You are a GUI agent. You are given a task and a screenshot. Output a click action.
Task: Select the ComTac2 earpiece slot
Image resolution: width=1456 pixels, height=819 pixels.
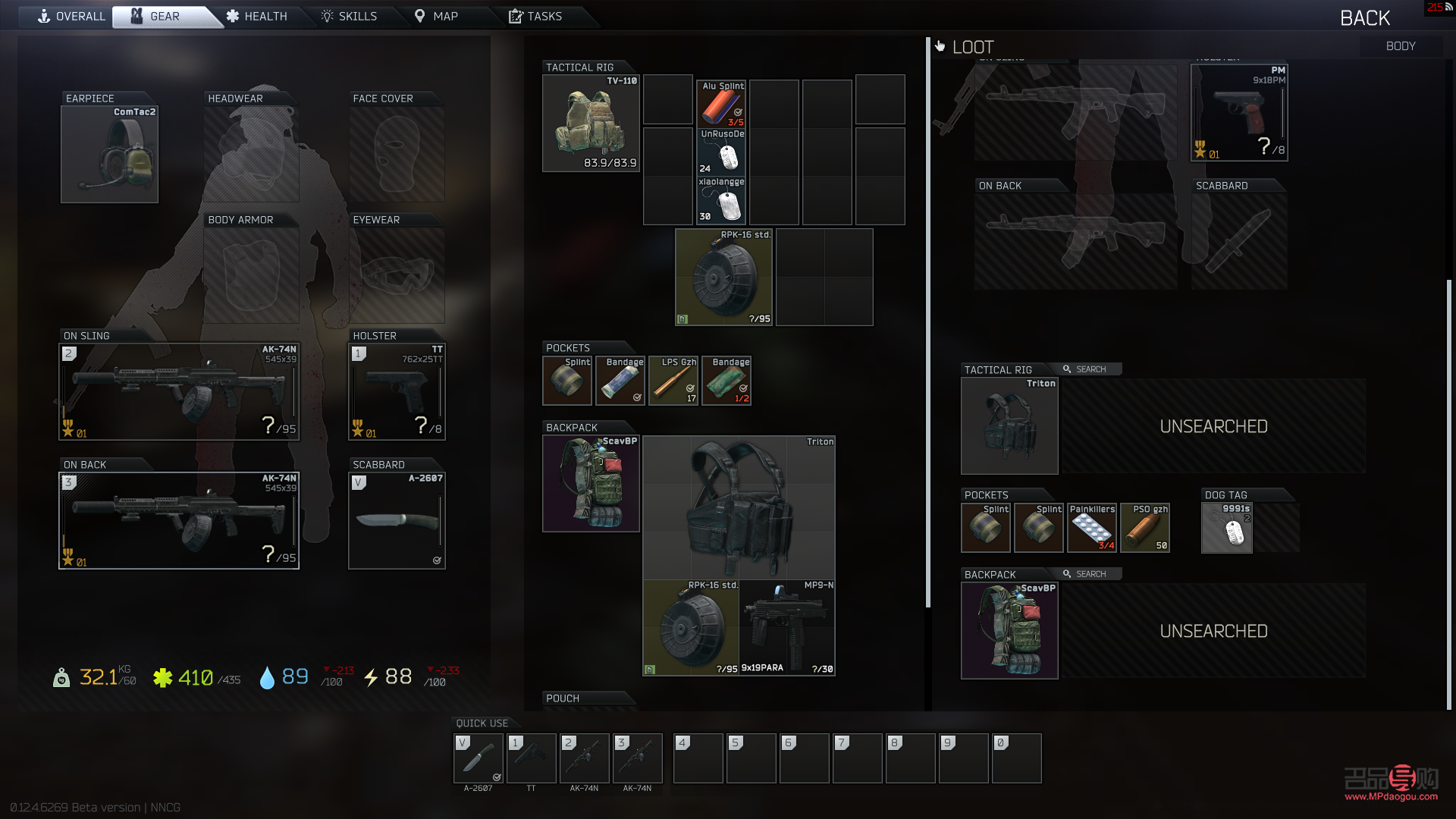point(109,155)
